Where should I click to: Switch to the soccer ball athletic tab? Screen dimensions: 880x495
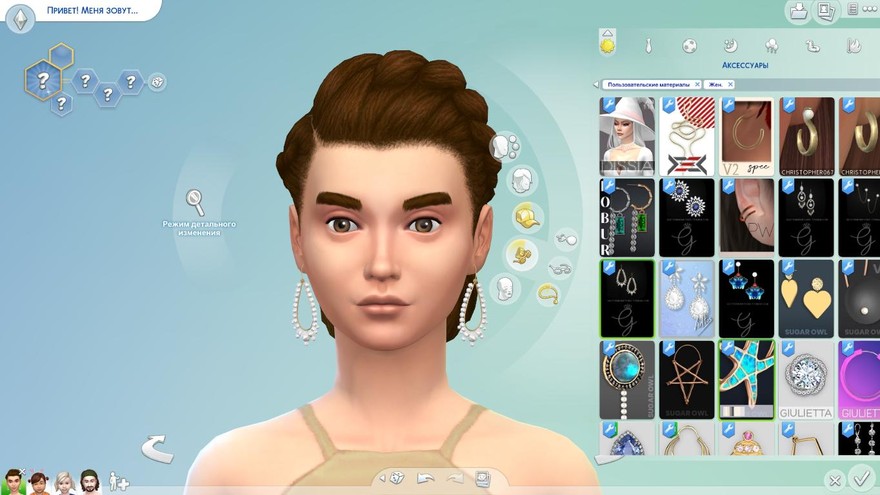pos(689,45)
